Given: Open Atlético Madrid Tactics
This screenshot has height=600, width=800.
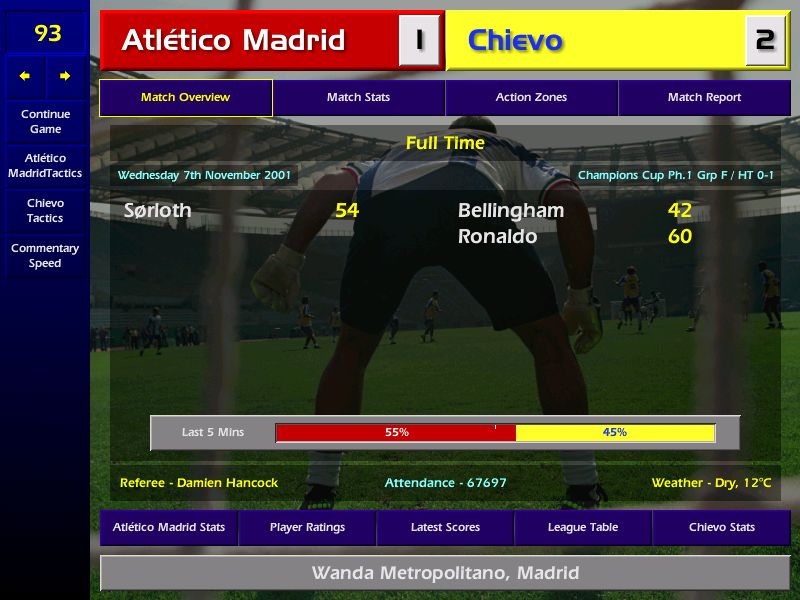Looking at the screenshot, I should 45,165.
